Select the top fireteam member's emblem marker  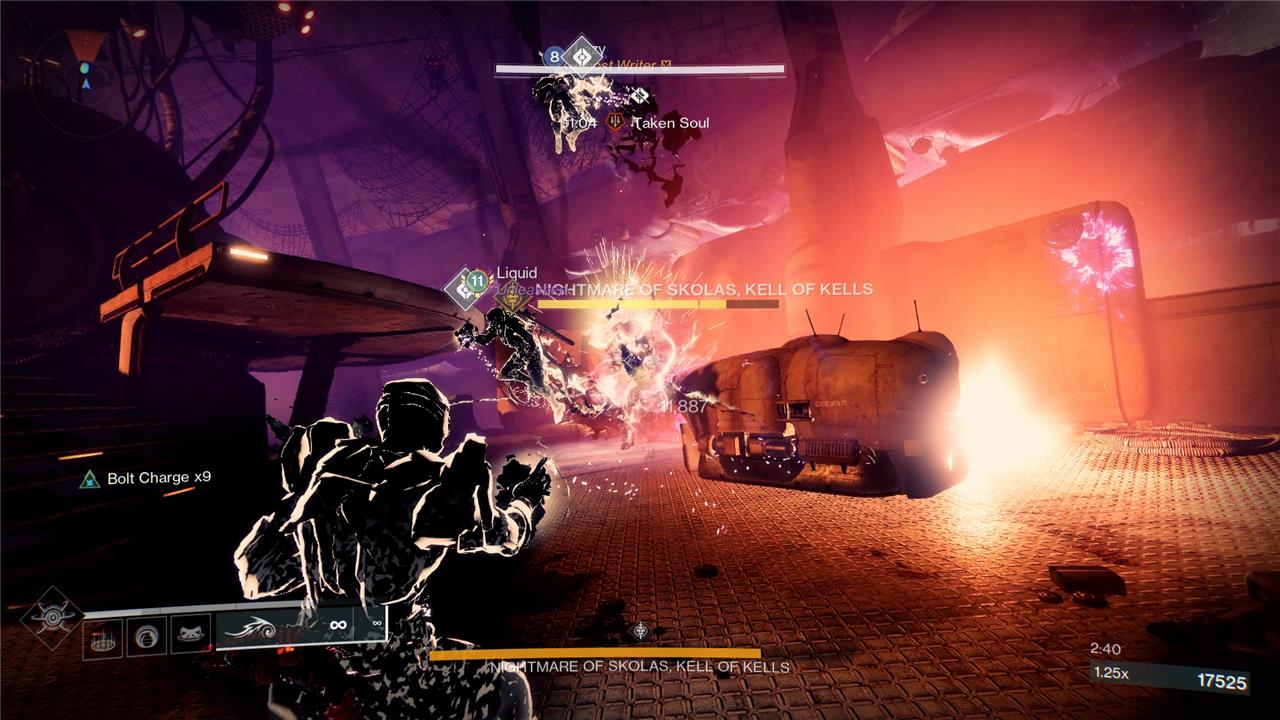581,57
